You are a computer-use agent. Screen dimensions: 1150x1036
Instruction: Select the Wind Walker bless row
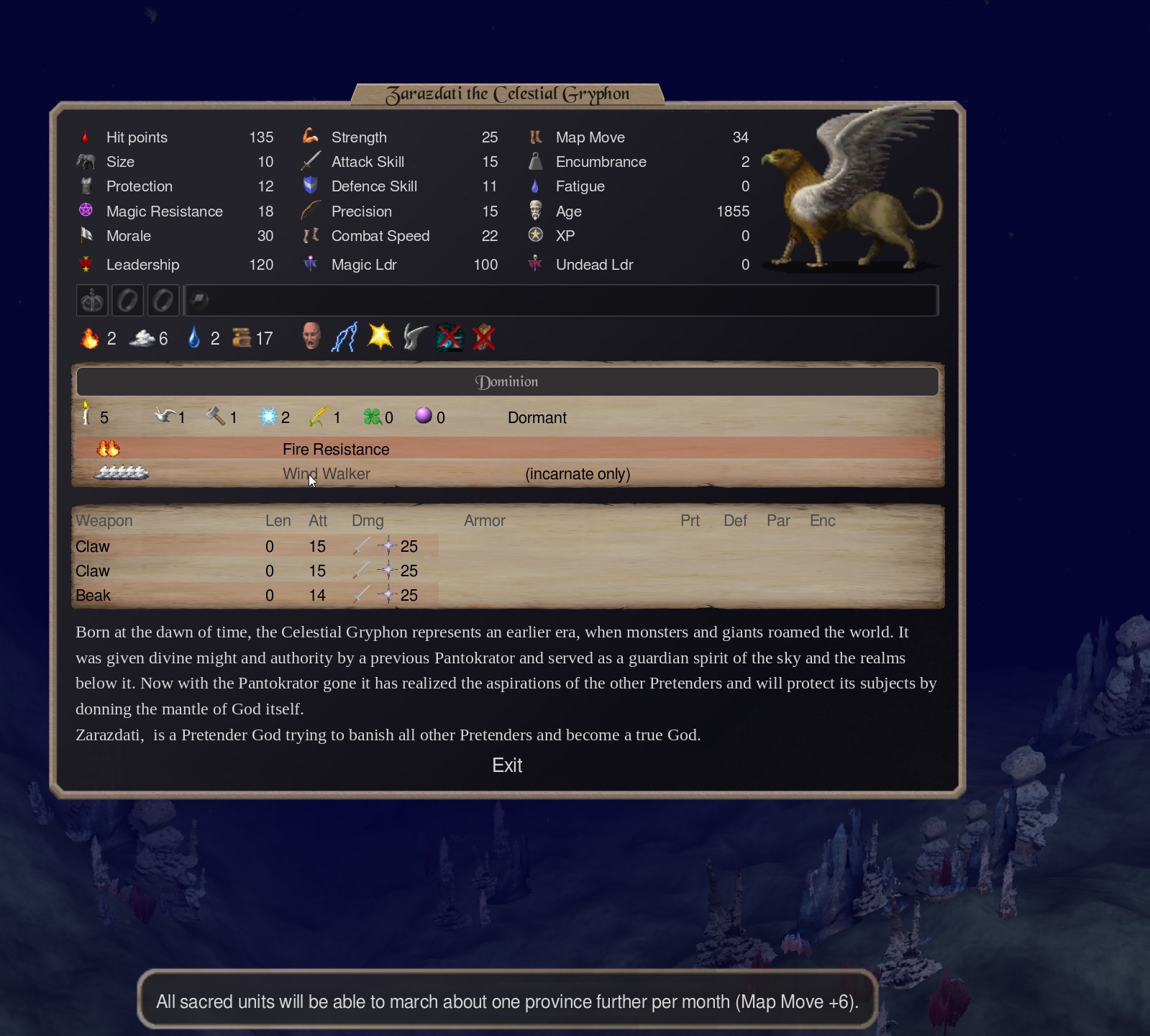[327, 474]
